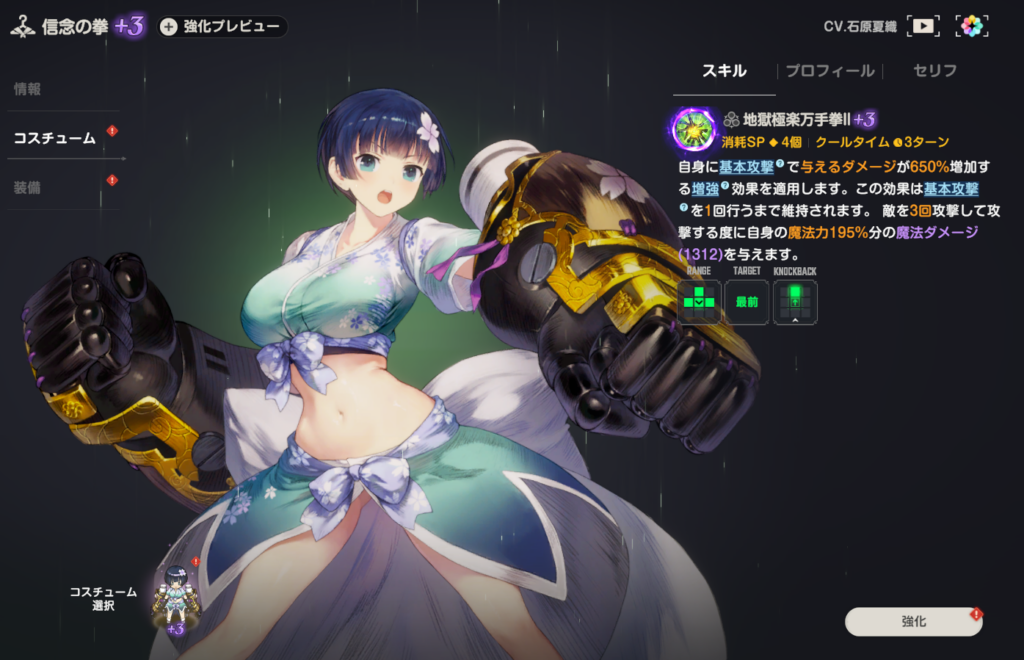
Task: Play the character voice video icon
Action: click(x=923, y=27)
